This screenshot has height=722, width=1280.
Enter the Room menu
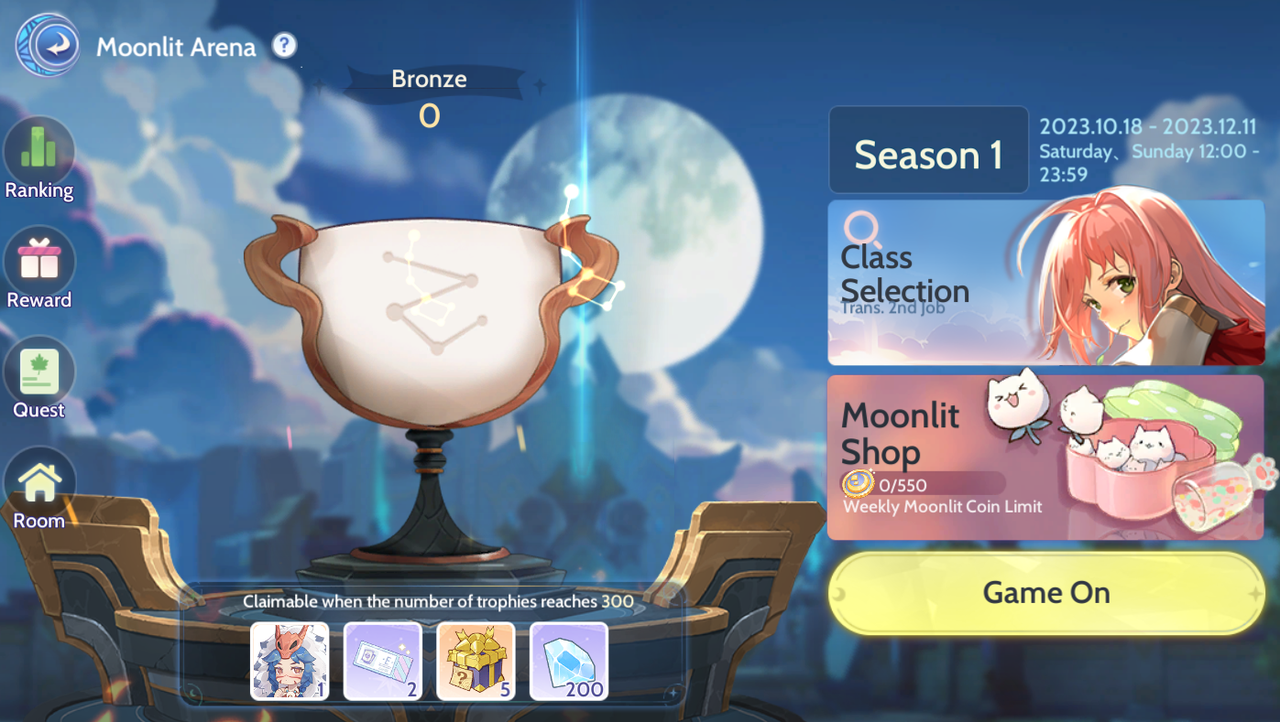39,486
